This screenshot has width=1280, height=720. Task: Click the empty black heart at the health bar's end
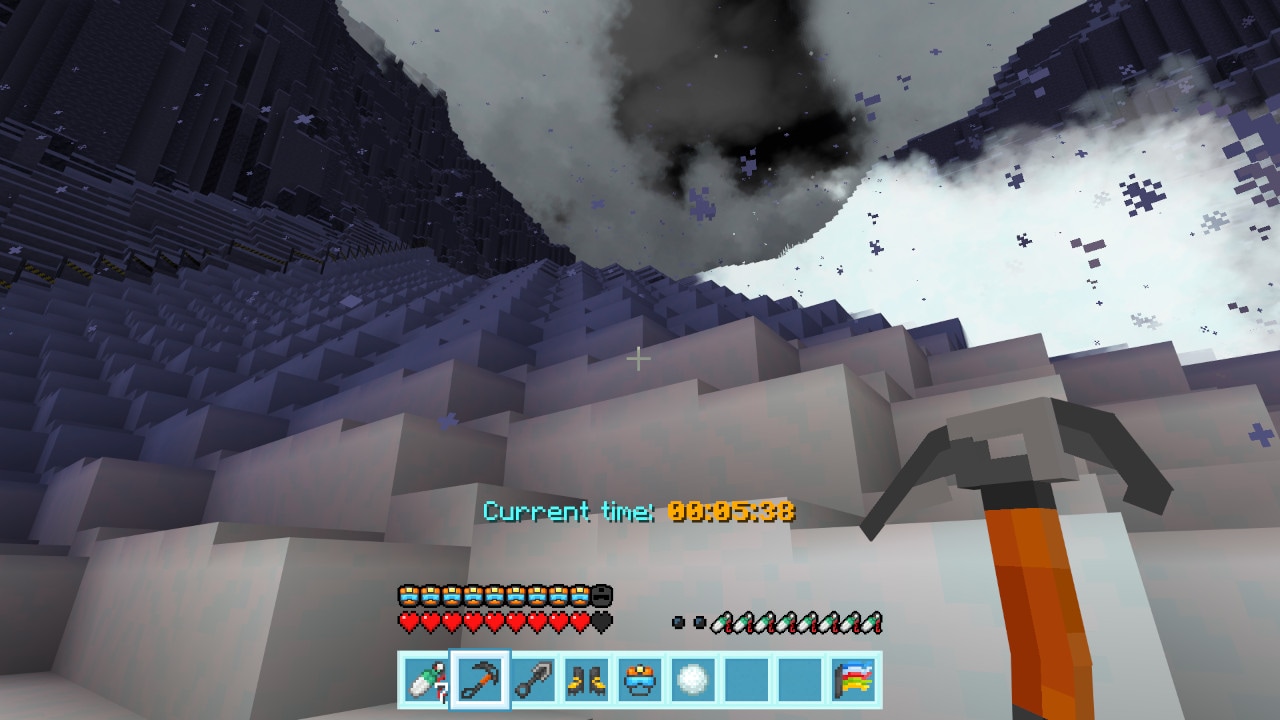pyautogui.click(x=600, y=619)
